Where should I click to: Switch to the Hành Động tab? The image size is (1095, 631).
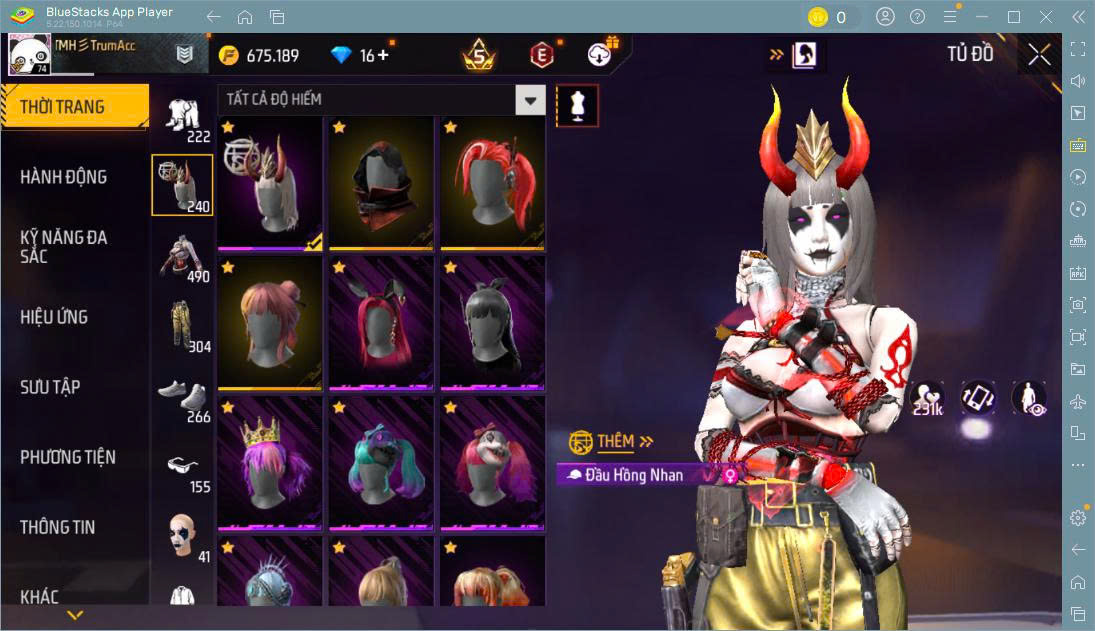tap(64, 177)
